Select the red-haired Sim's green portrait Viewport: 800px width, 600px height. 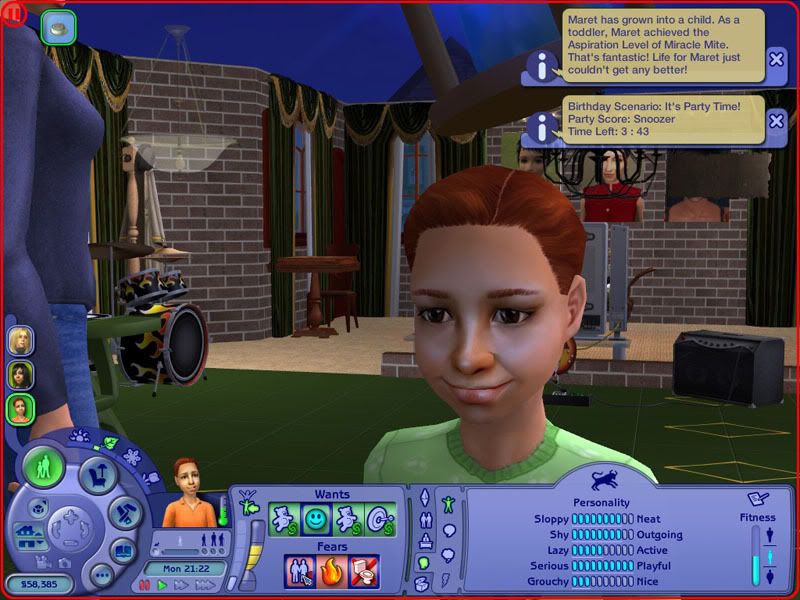(x=21, y=408)
